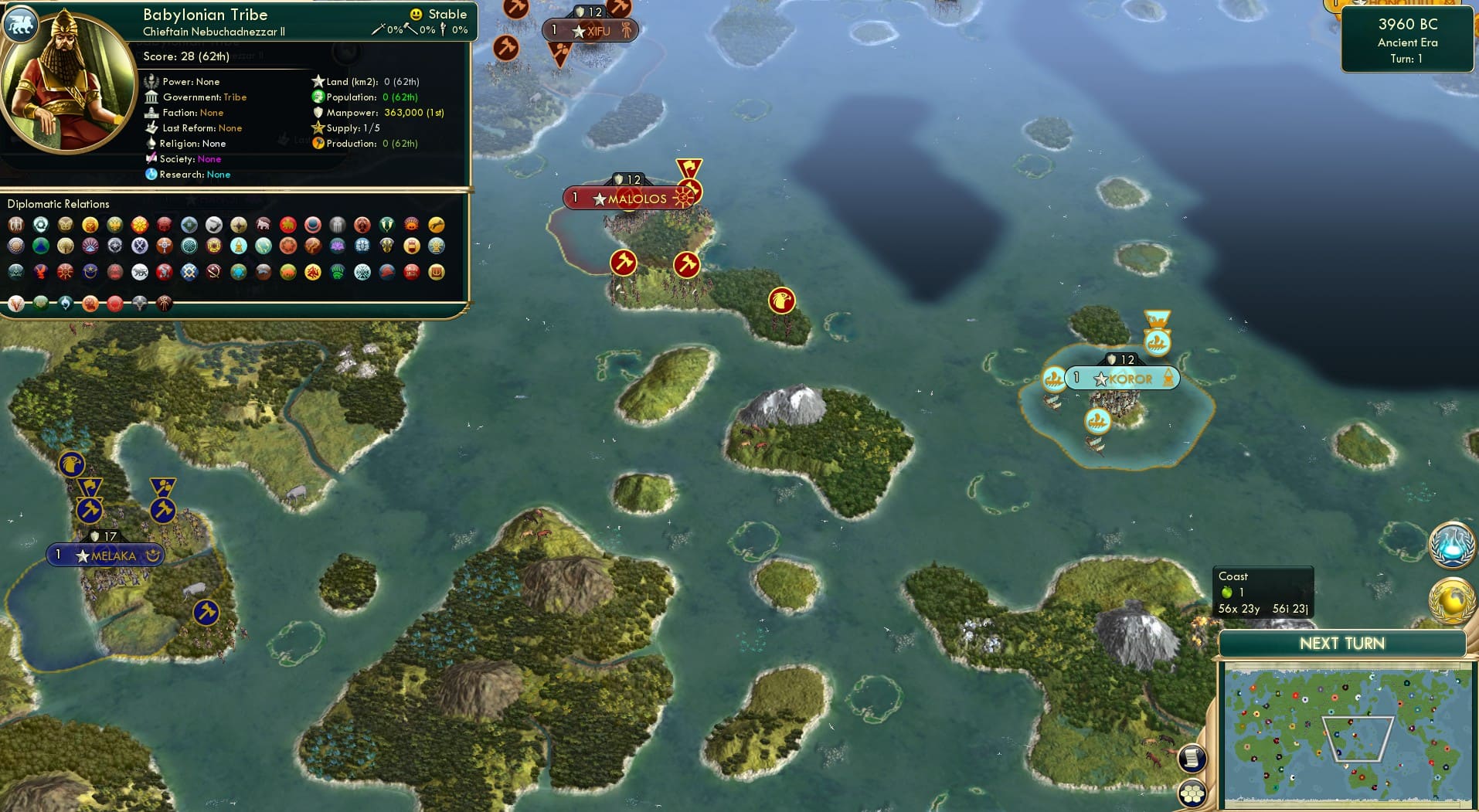Image resolution: width=1479 pixels, height=812 pixels.
Task: Select the KOROR city banner
Action: [x=1121, y=378]
